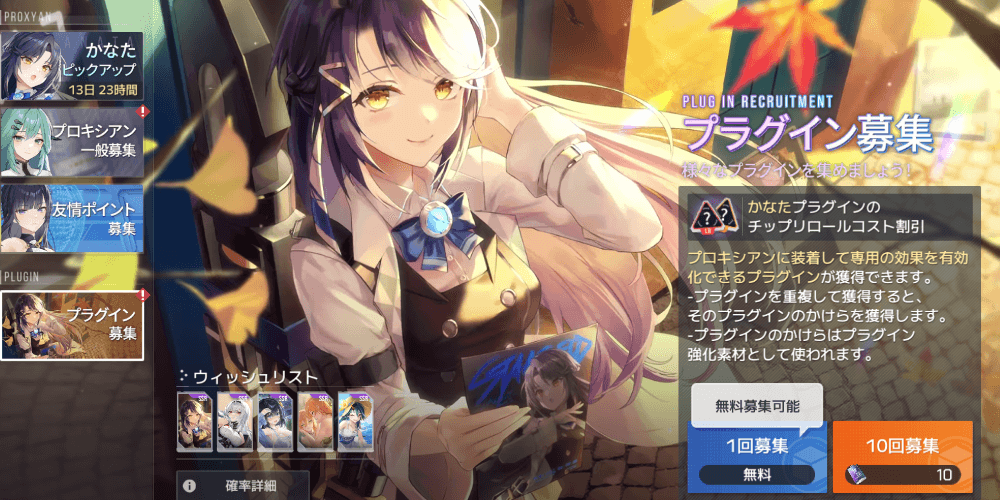Open the プロキシアン 一般募集 banner

(72, 141)
